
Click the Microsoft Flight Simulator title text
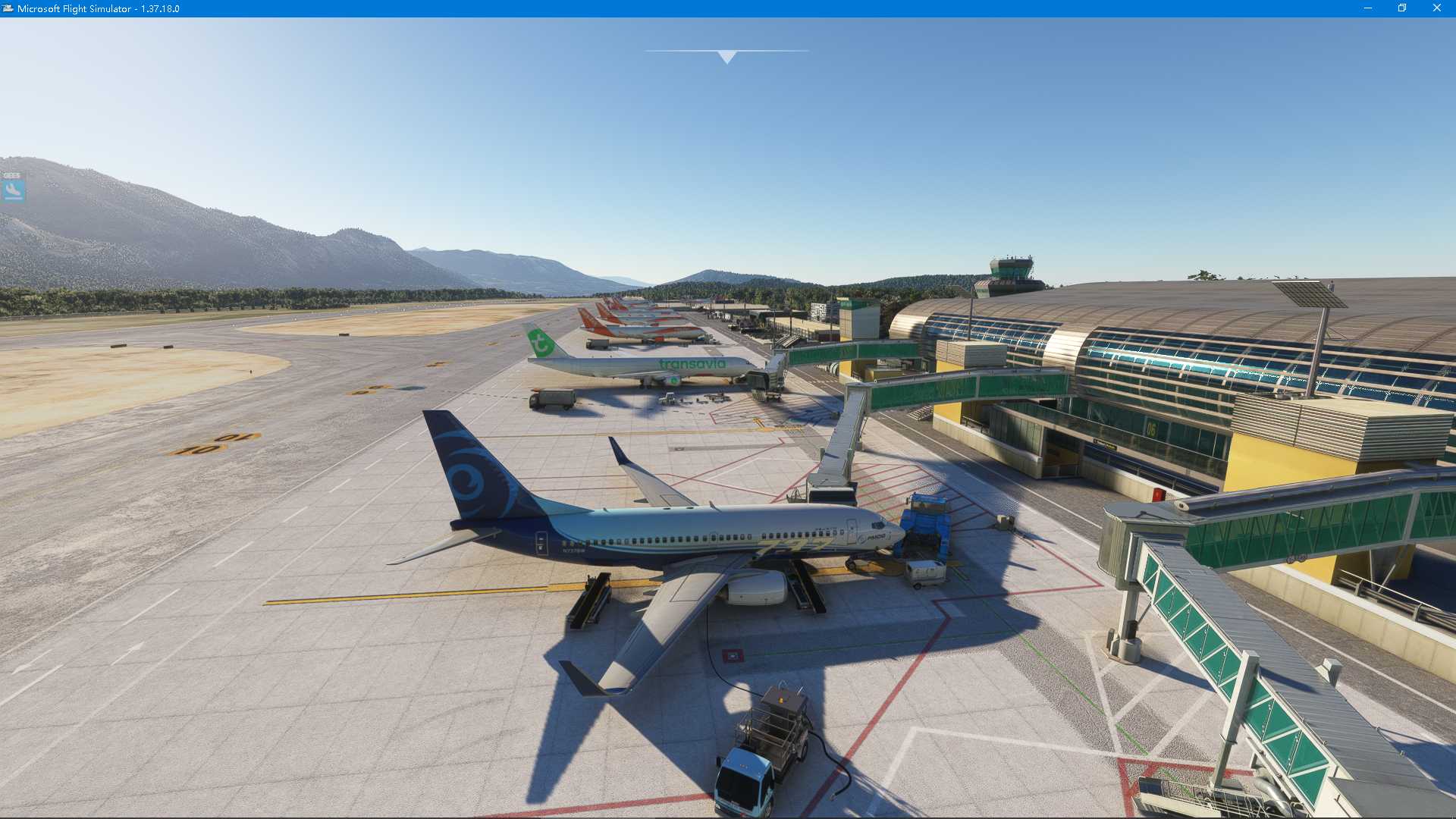click(99, 8)
